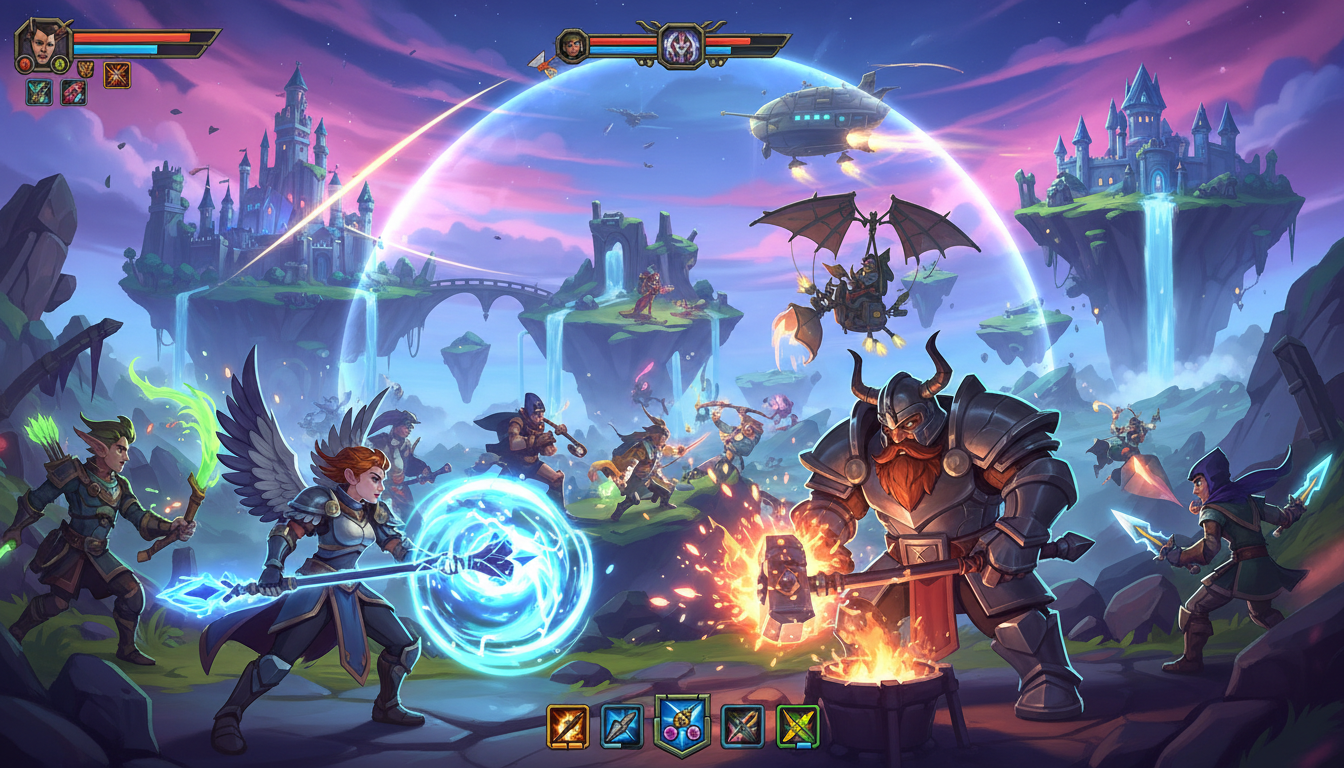1344x768 pixels.
Task: Click the golden wings emblem near the player frame
Action: point(85,69)
